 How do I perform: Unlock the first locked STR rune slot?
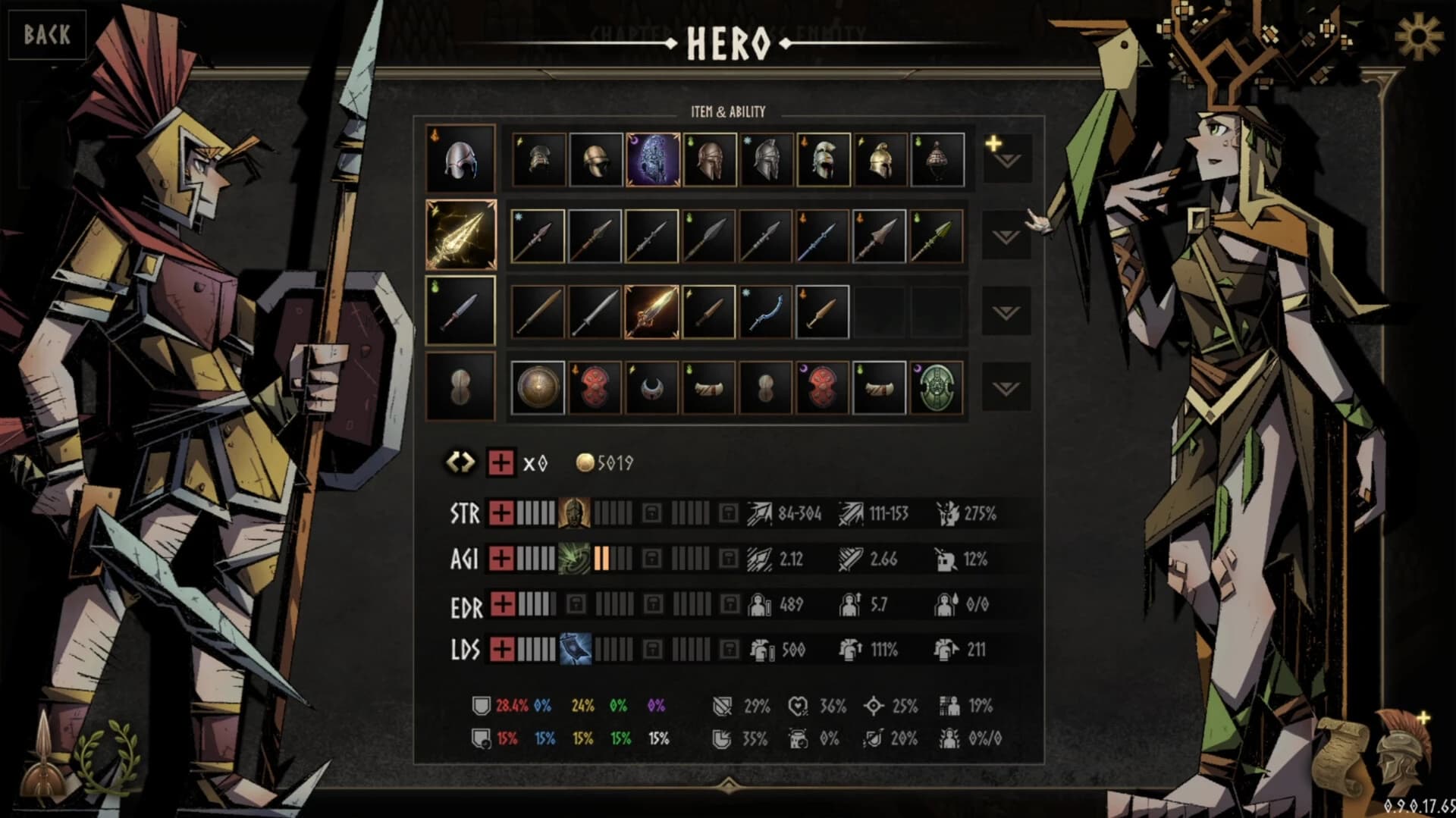point(651,512)
